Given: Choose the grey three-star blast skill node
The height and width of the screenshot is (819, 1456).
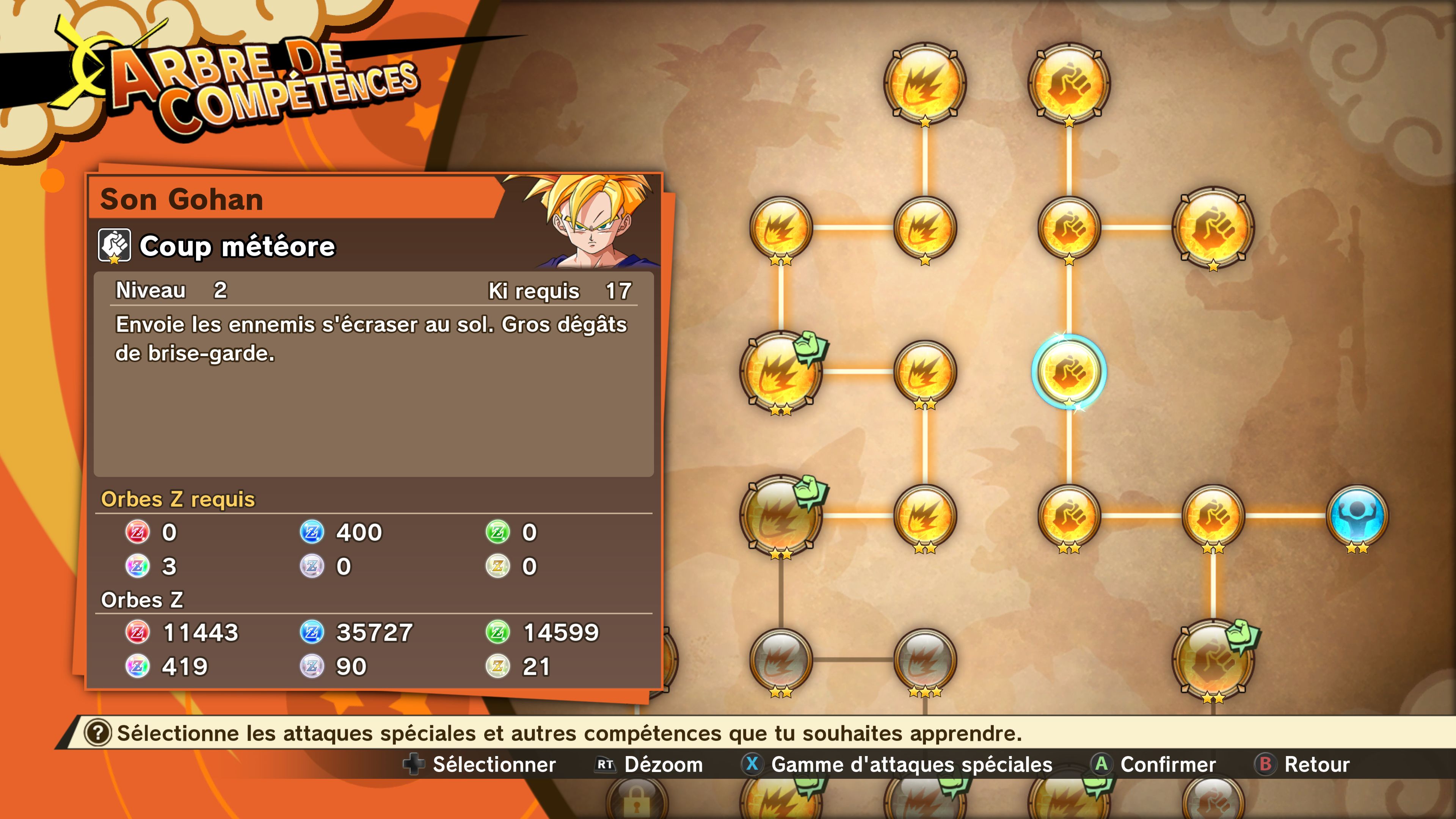Looking at the screenshot, I should click(x=925, y=660).
